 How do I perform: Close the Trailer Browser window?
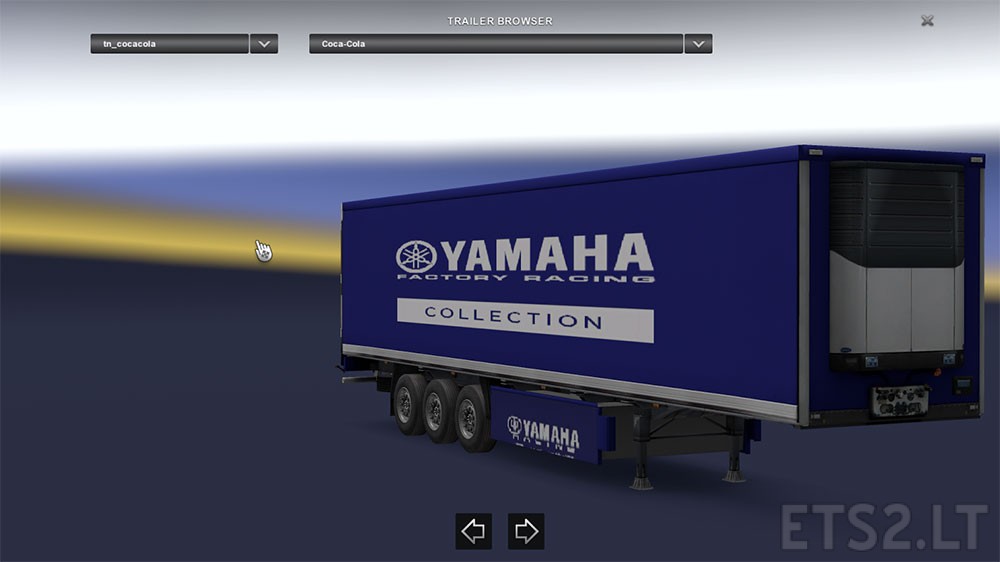pos(927,20)
